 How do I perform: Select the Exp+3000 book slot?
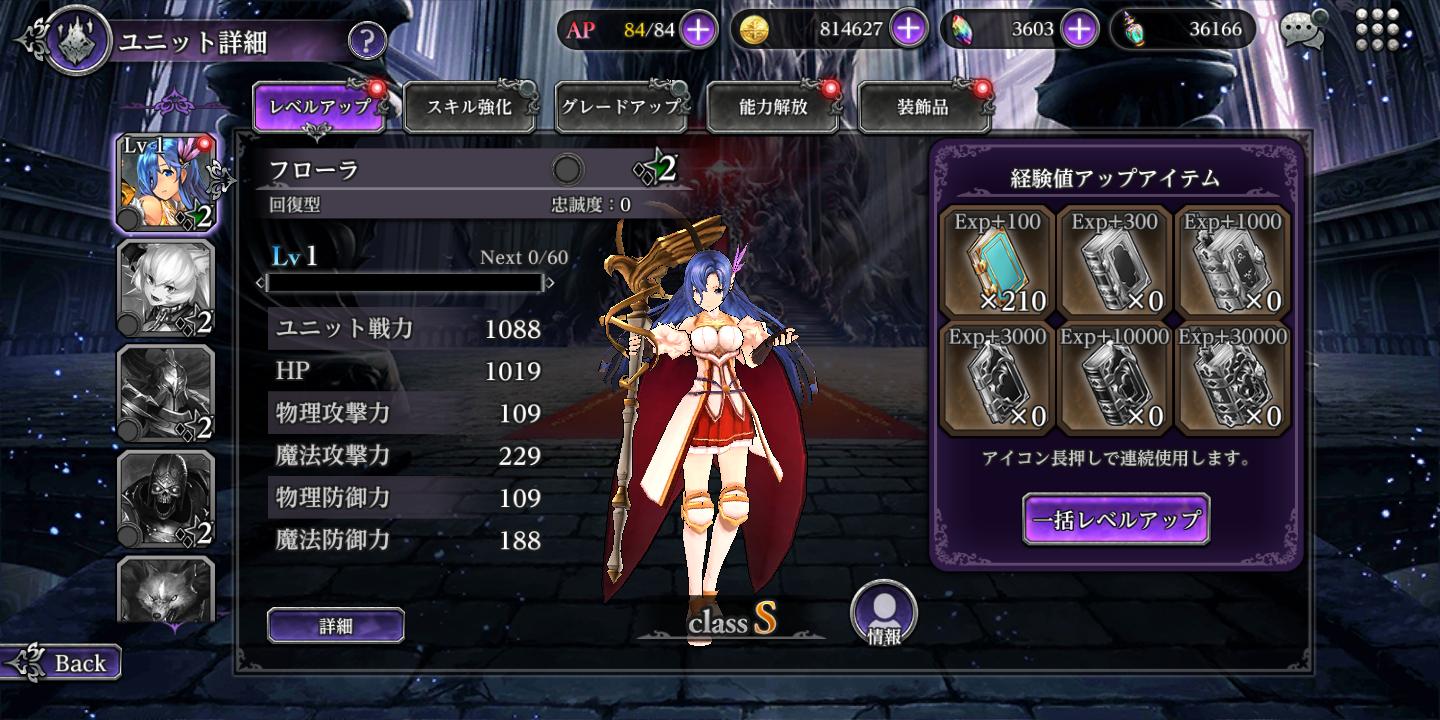[997, 378]
